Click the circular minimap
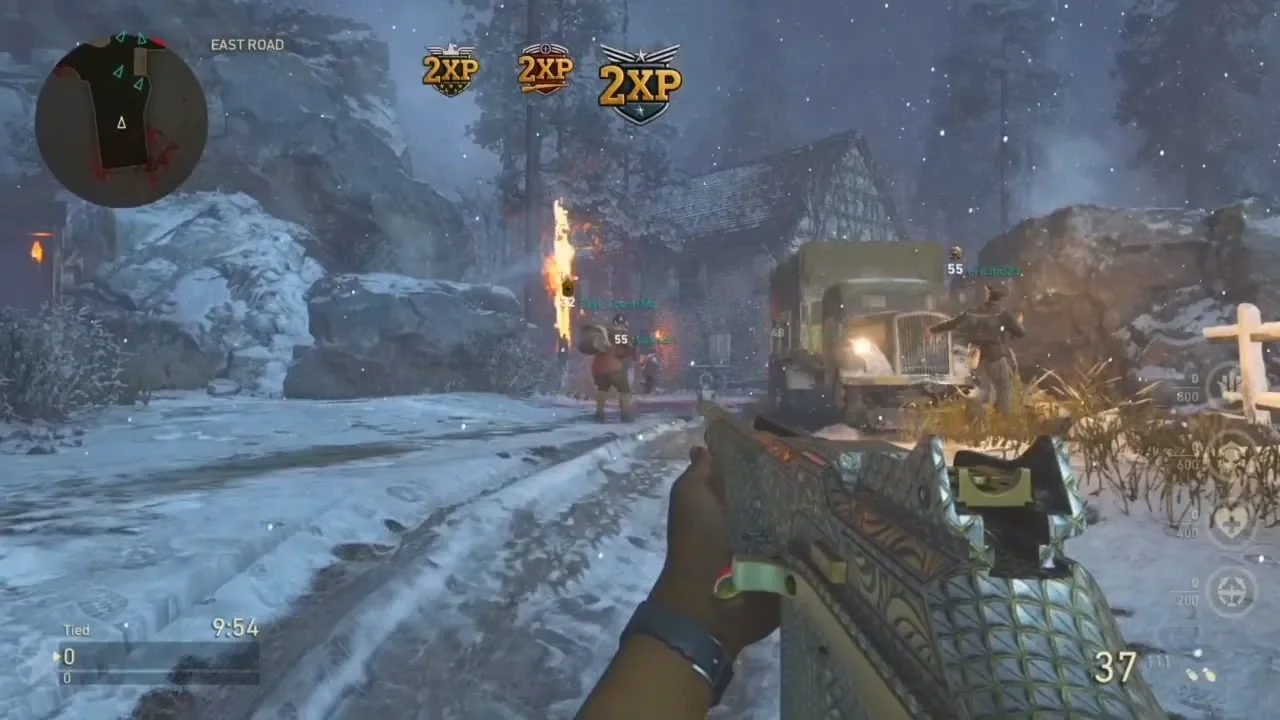The image size is (1280, 720). 121,120
